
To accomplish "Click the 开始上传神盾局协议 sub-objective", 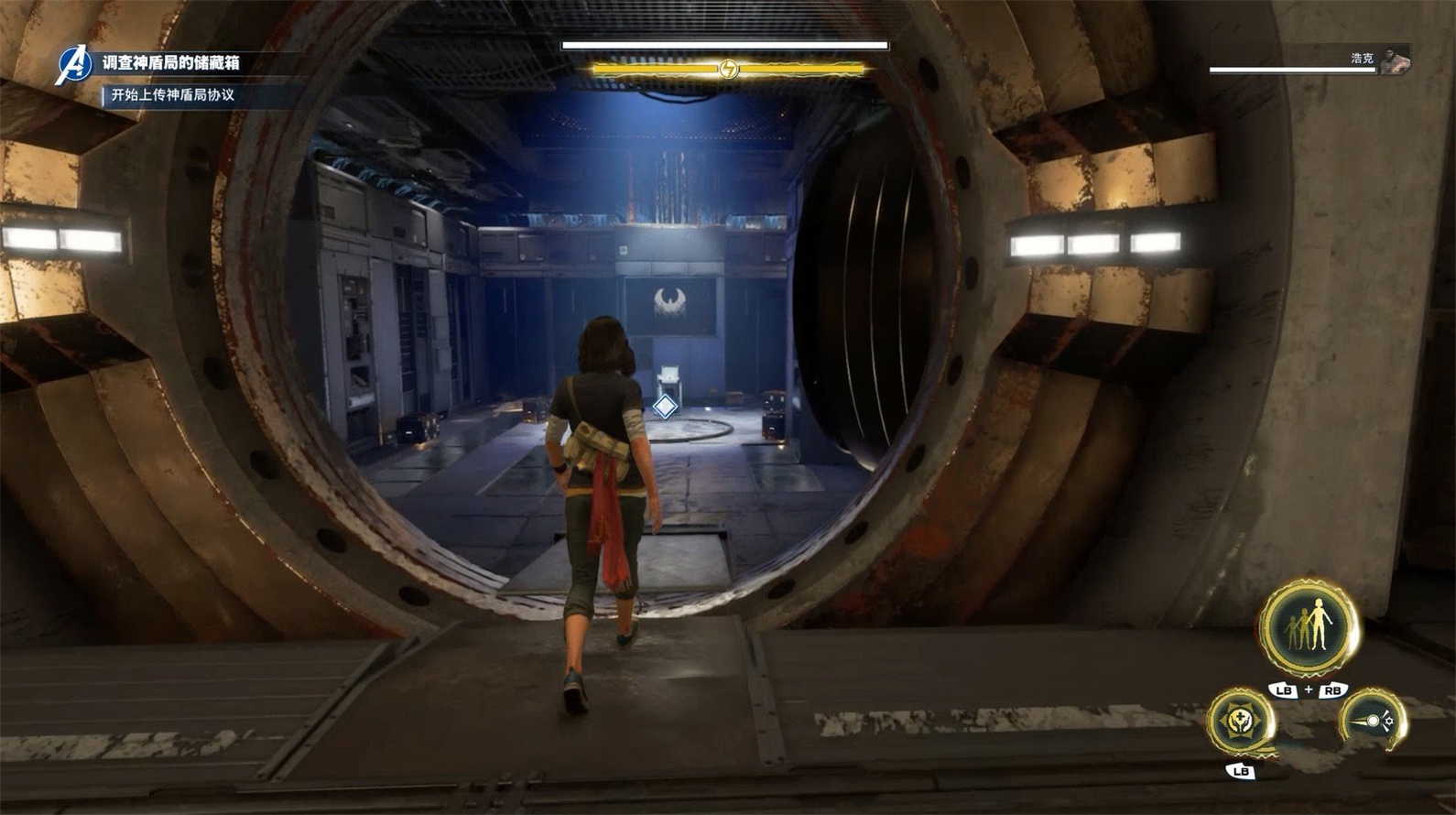I will point(173,95).
